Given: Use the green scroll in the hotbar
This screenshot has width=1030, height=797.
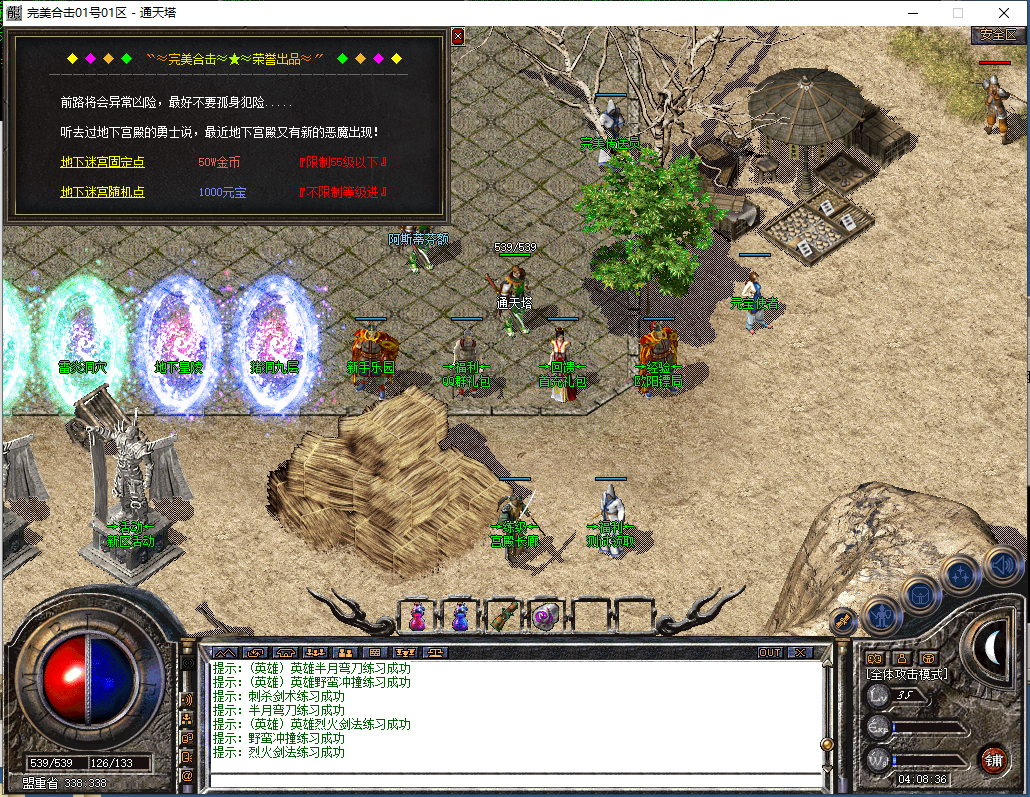Looking at the screenshot, I should coord(503,616).
